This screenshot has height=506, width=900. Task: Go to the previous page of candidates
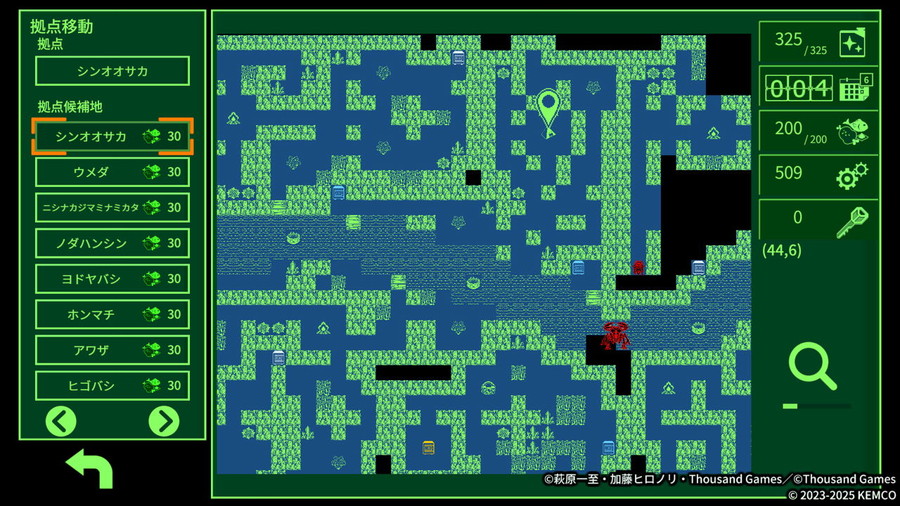pos(61,421)
